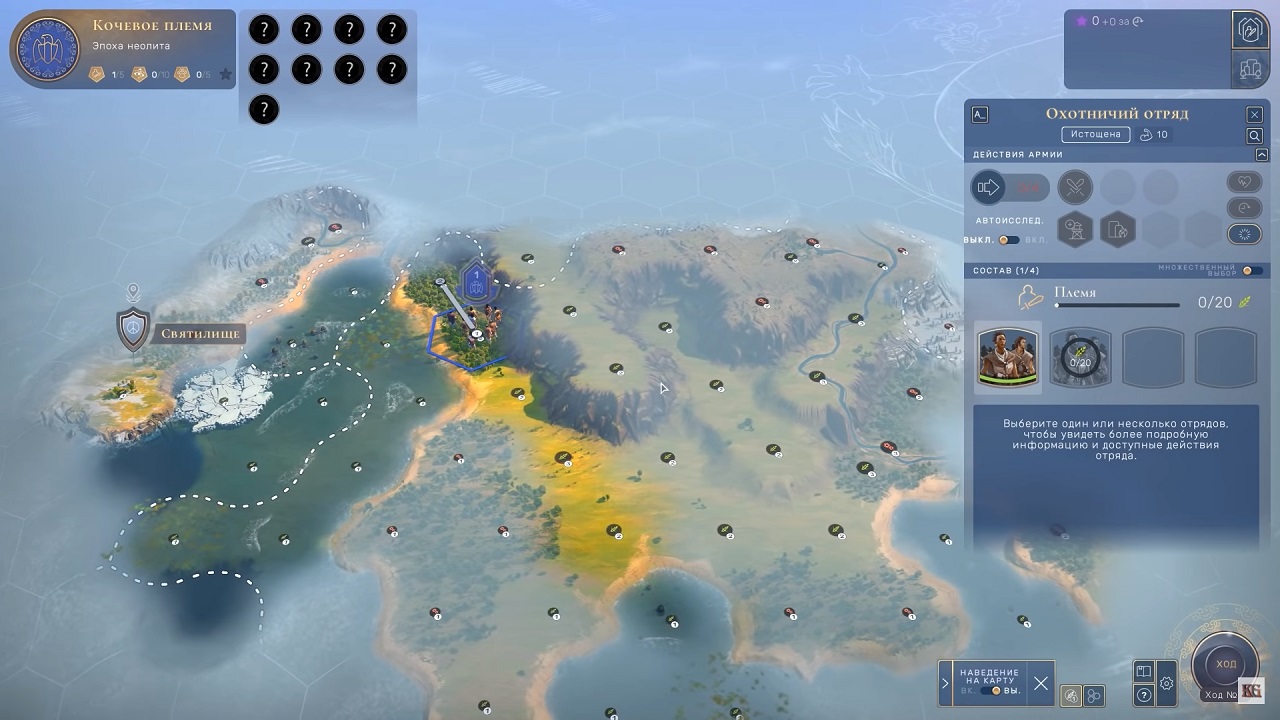The image size is (1280, 720).
Task: Select the tribe unit portrait card
Action: [1008, 356]
